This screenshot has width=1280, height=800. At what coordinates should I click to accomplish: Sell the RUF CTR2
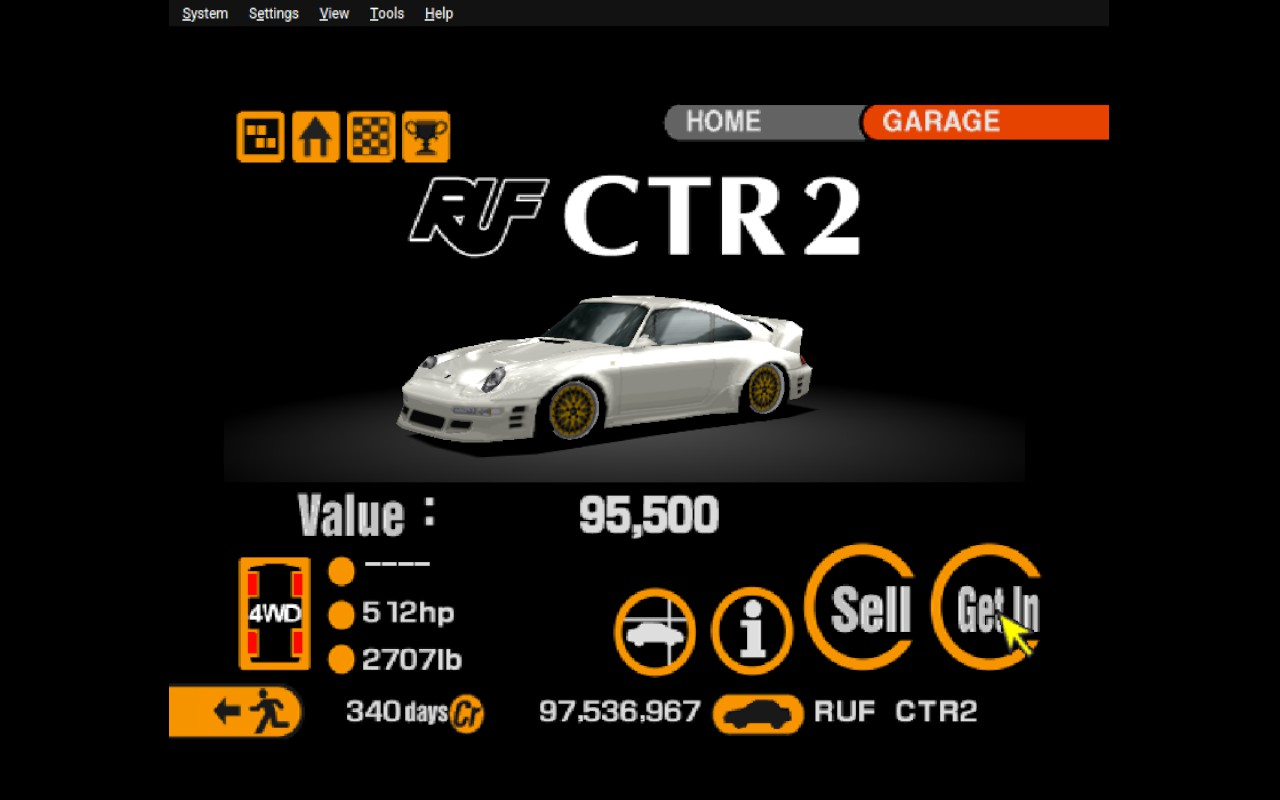tap(860, 607)
